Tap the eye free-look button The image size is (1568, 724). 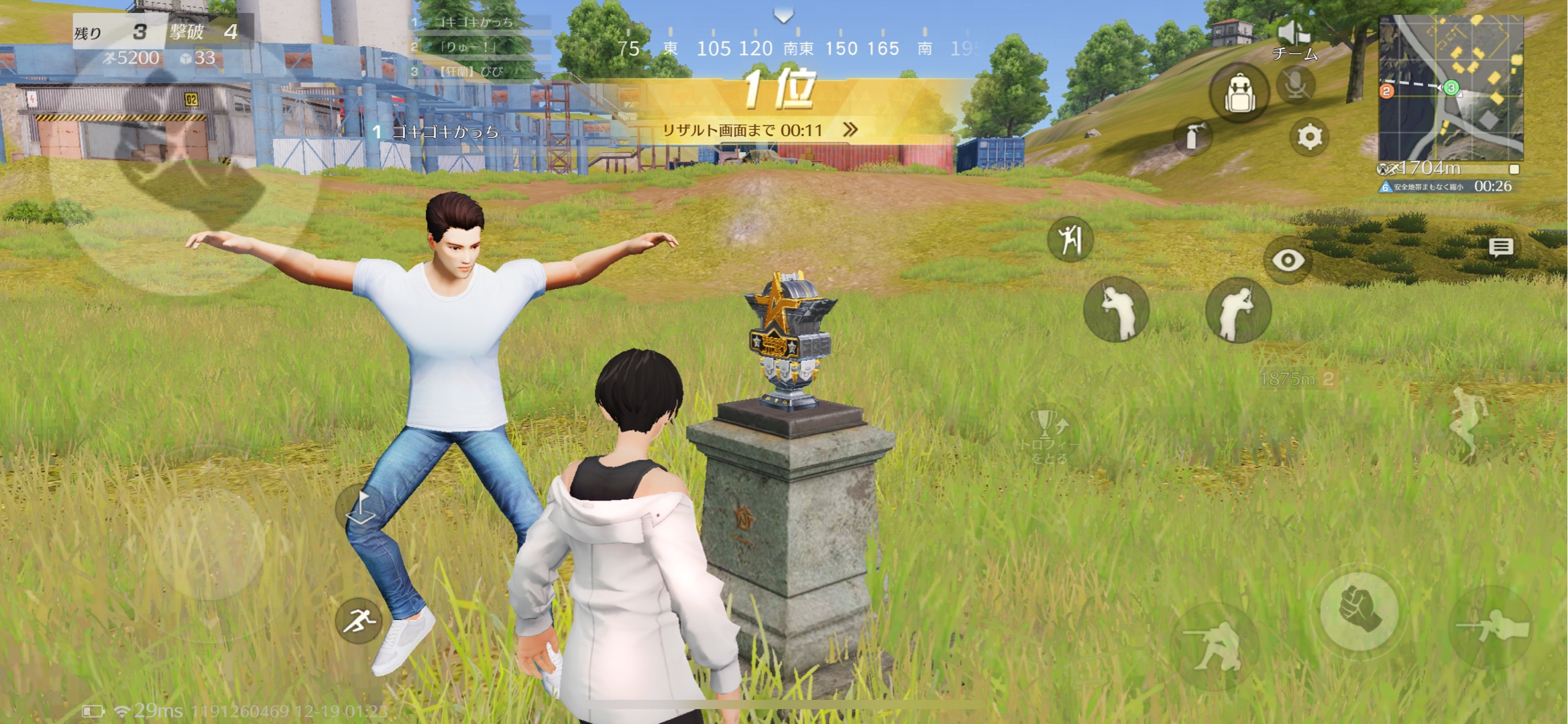[1287, 260]
